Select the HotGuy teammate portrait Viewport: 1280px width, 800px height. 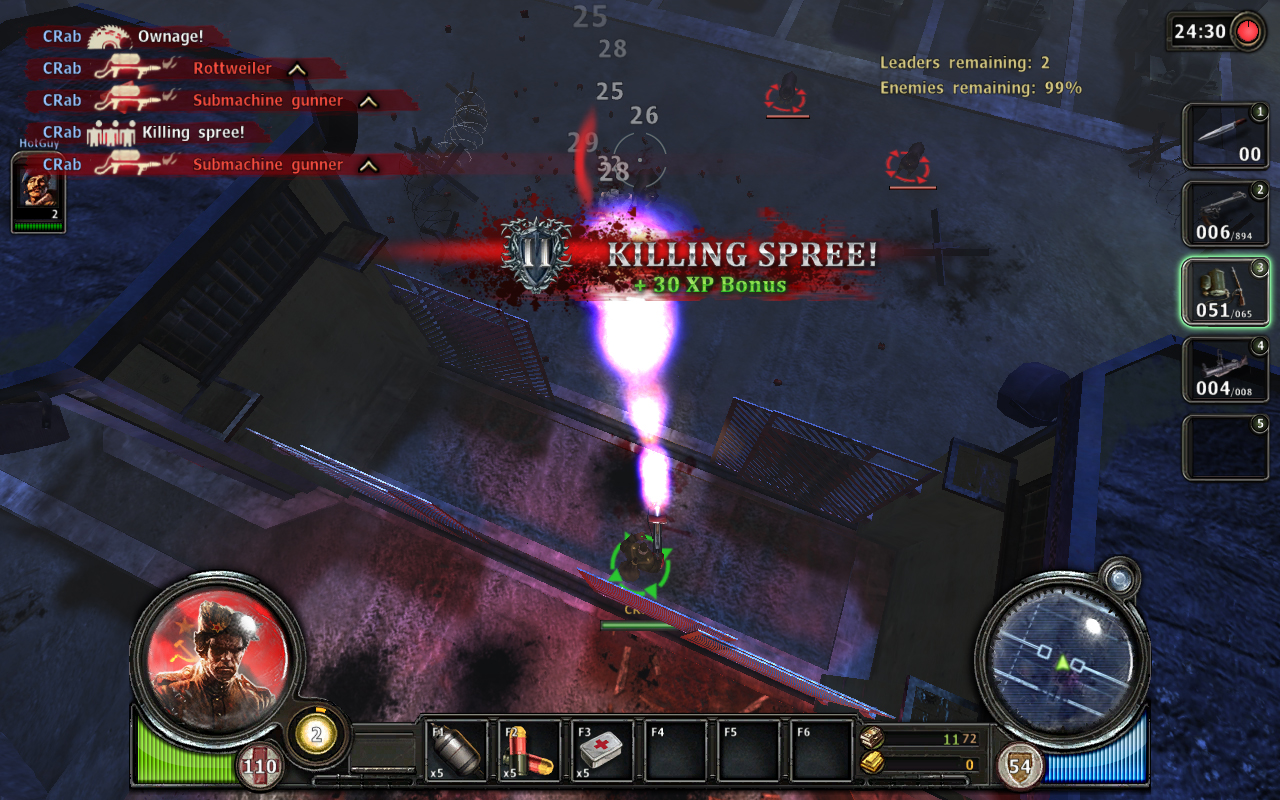coord(38,194)
